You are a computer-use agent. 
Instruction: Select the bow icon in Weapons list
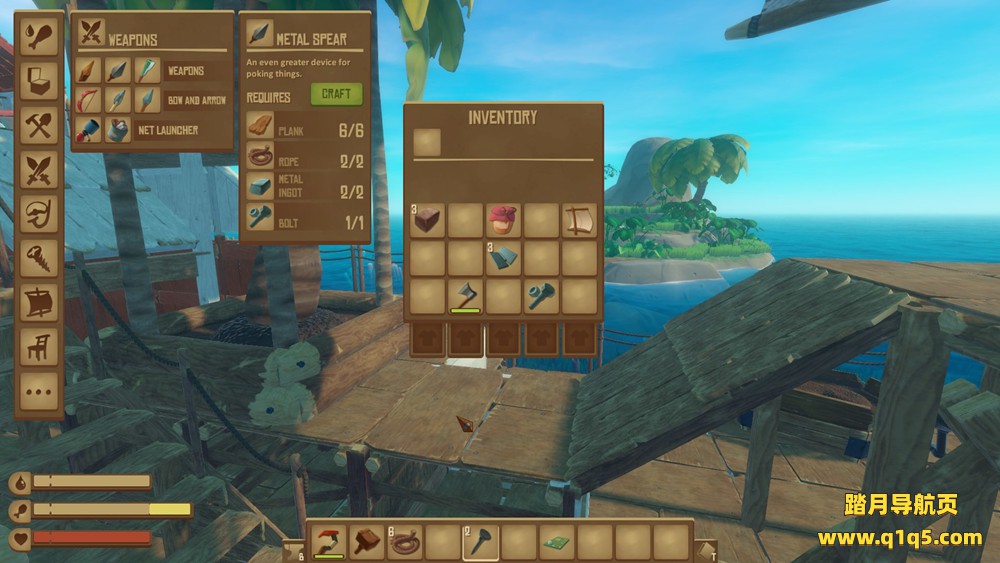pyautogui.click(x=89, y=100)
